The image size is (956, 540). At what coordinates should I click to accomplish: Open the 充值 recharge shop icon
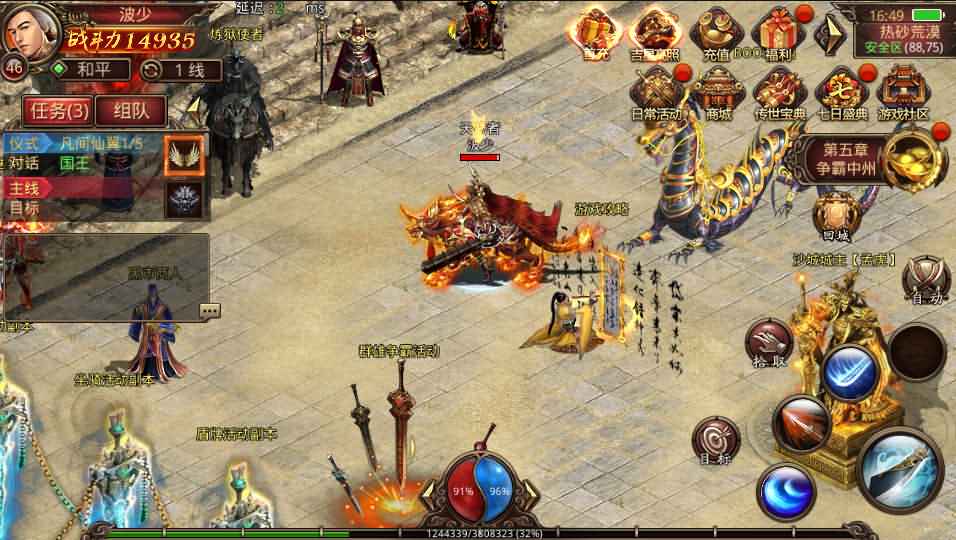coord(716,34)
